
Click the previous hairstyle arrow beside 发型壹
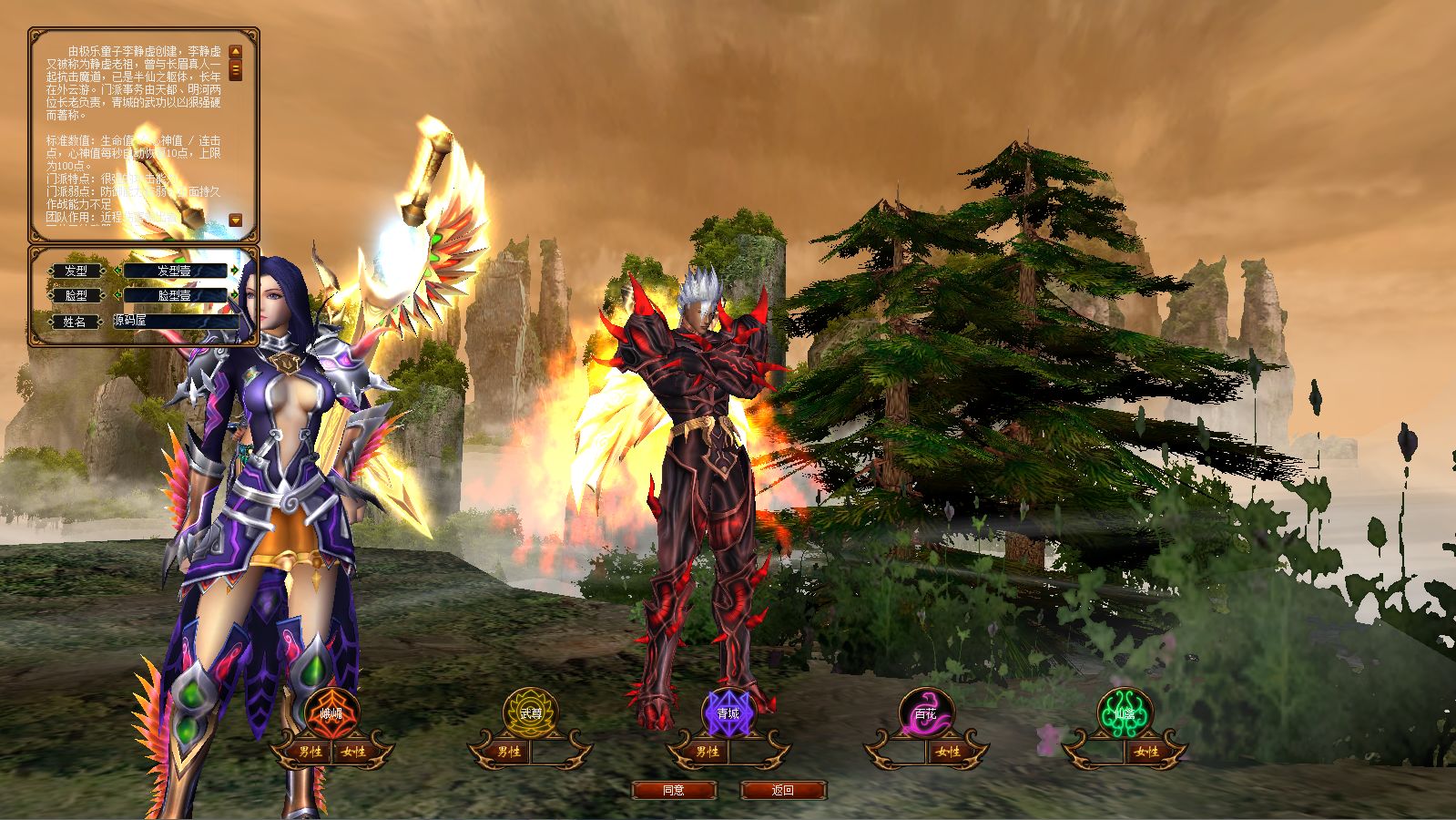[x=117, y=271]
